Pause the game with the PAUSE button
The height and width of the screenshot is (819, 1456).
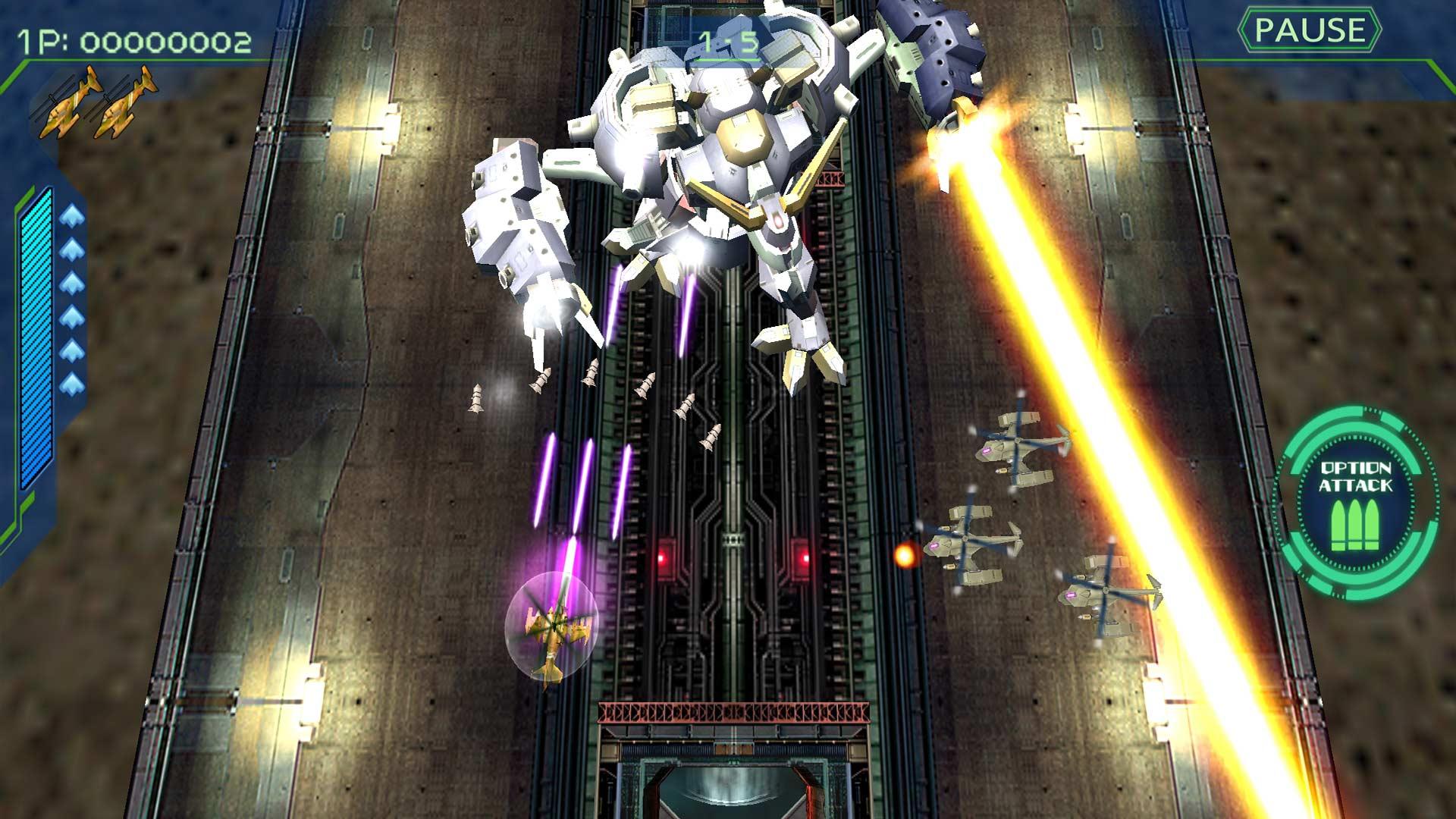click(x=1309, y=31)
